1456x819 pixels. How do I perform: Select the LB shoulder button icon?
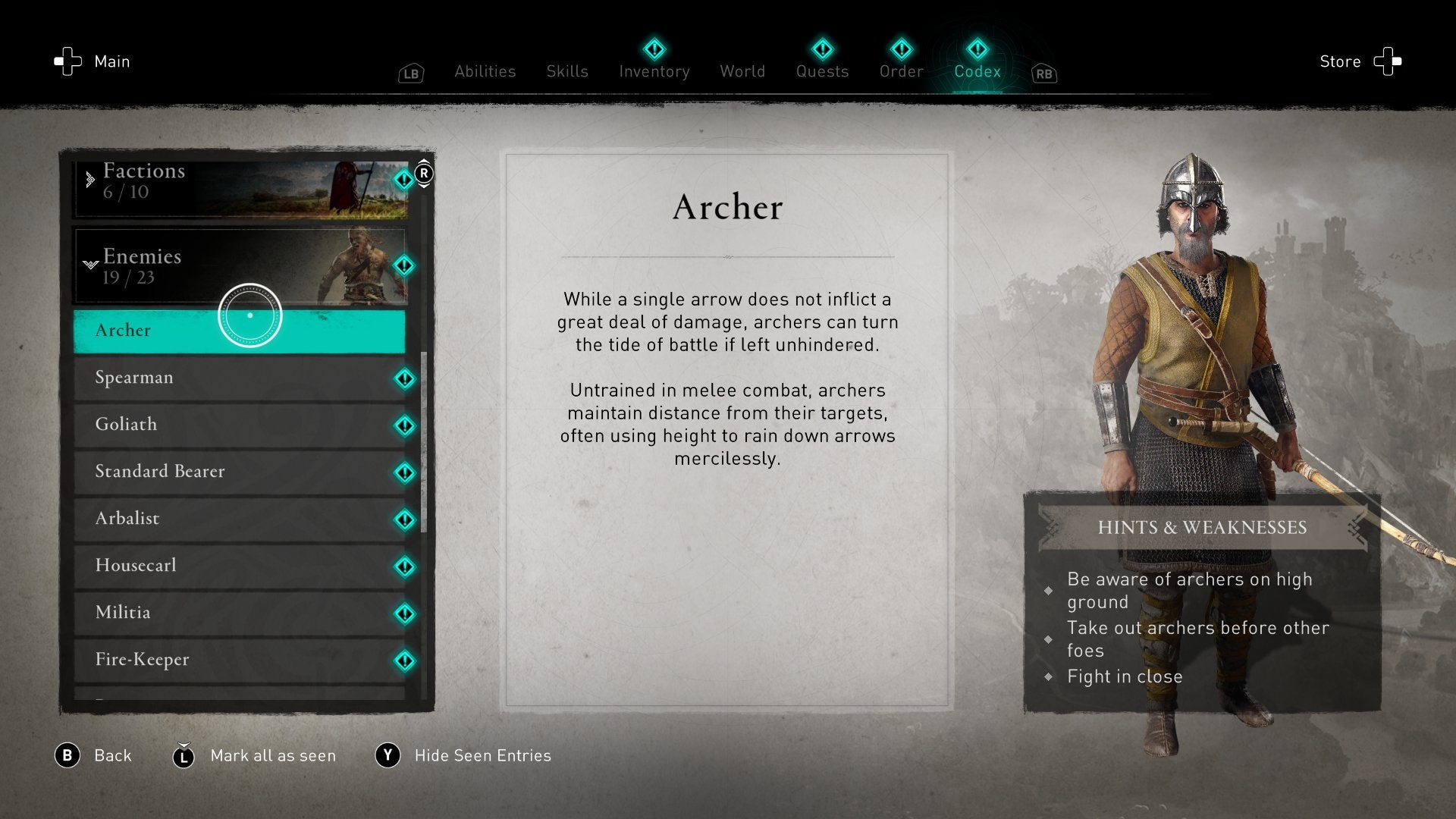[410, 74]
